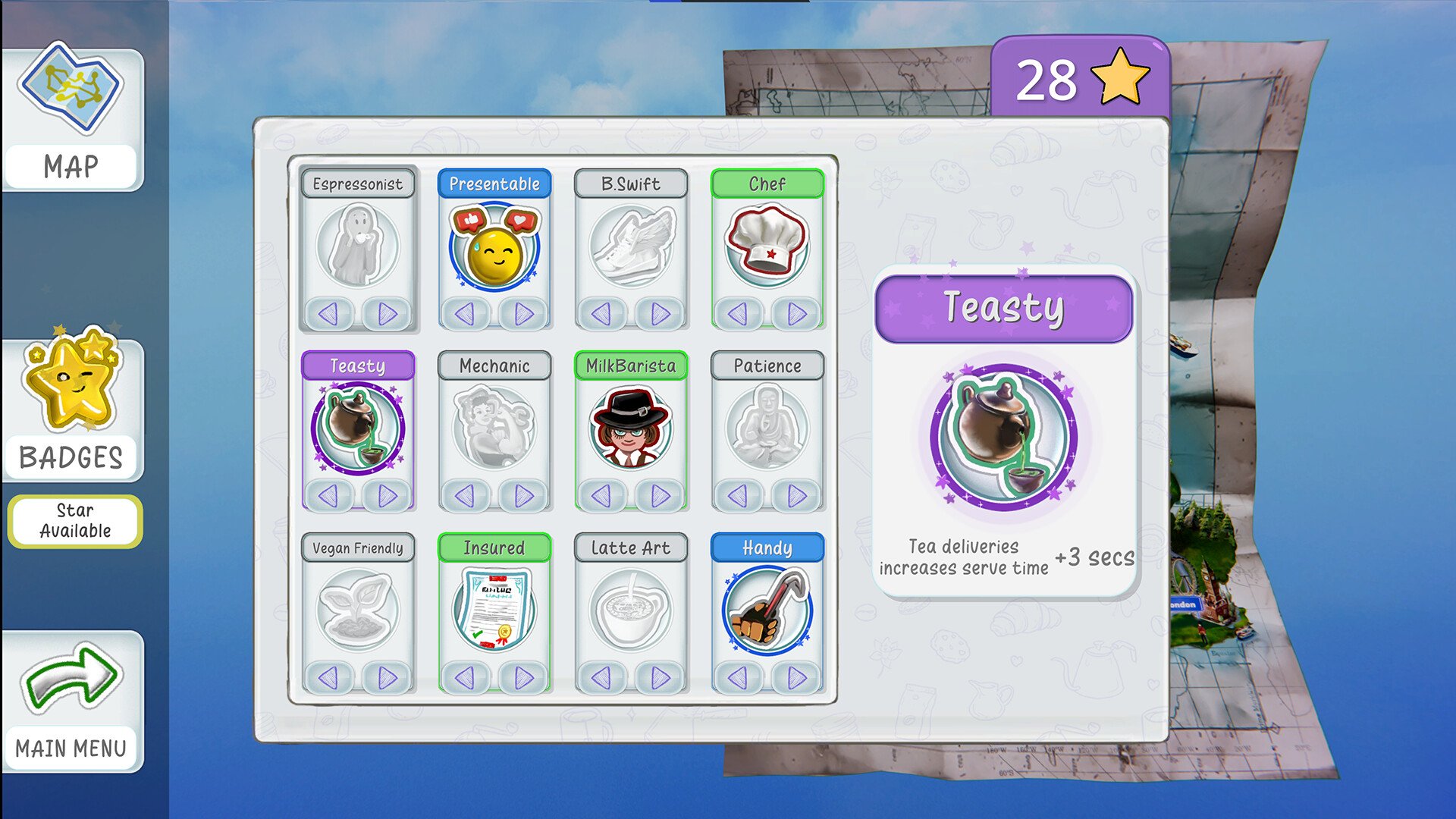Viewport: 1456px width, 819px height.
Task: Select the Teasty teapot badge in grid
Action: tap(357, 427)
